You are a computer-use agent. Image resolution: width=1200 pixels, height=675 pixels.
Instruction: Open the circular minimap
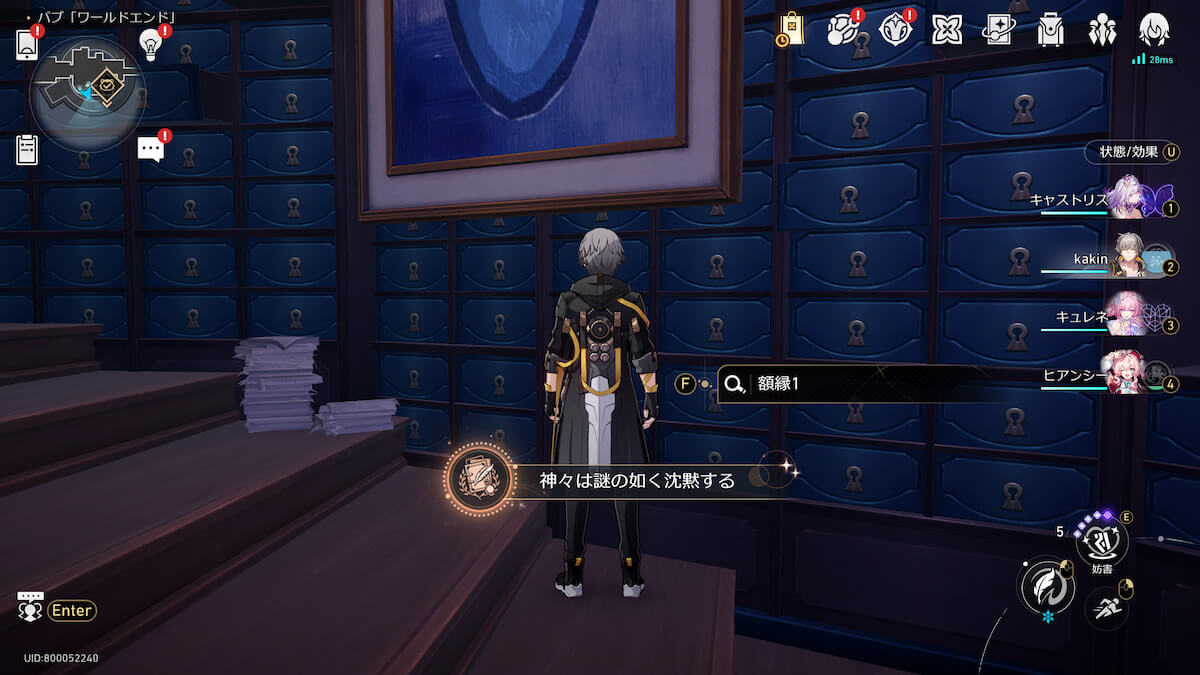88,93
